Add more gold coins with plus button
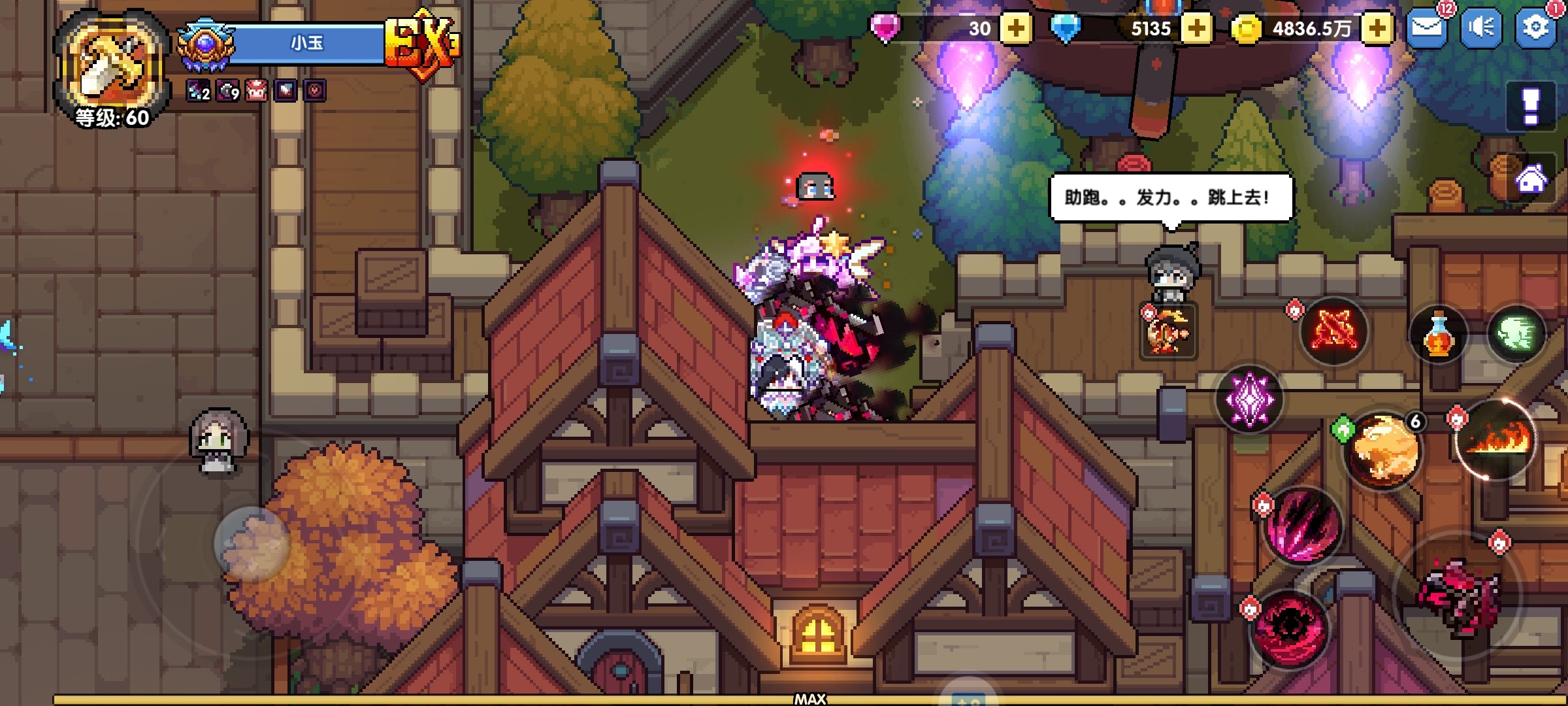 coord(1377,29)
